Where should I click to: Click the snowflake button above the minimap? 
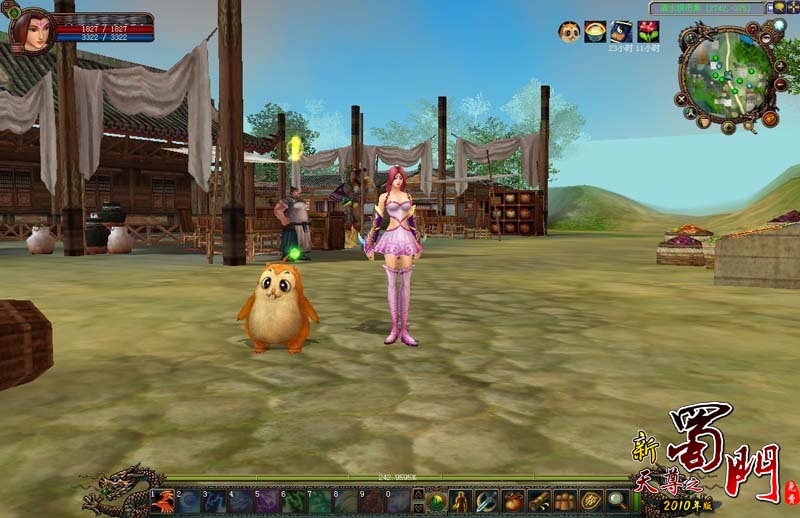780,25
